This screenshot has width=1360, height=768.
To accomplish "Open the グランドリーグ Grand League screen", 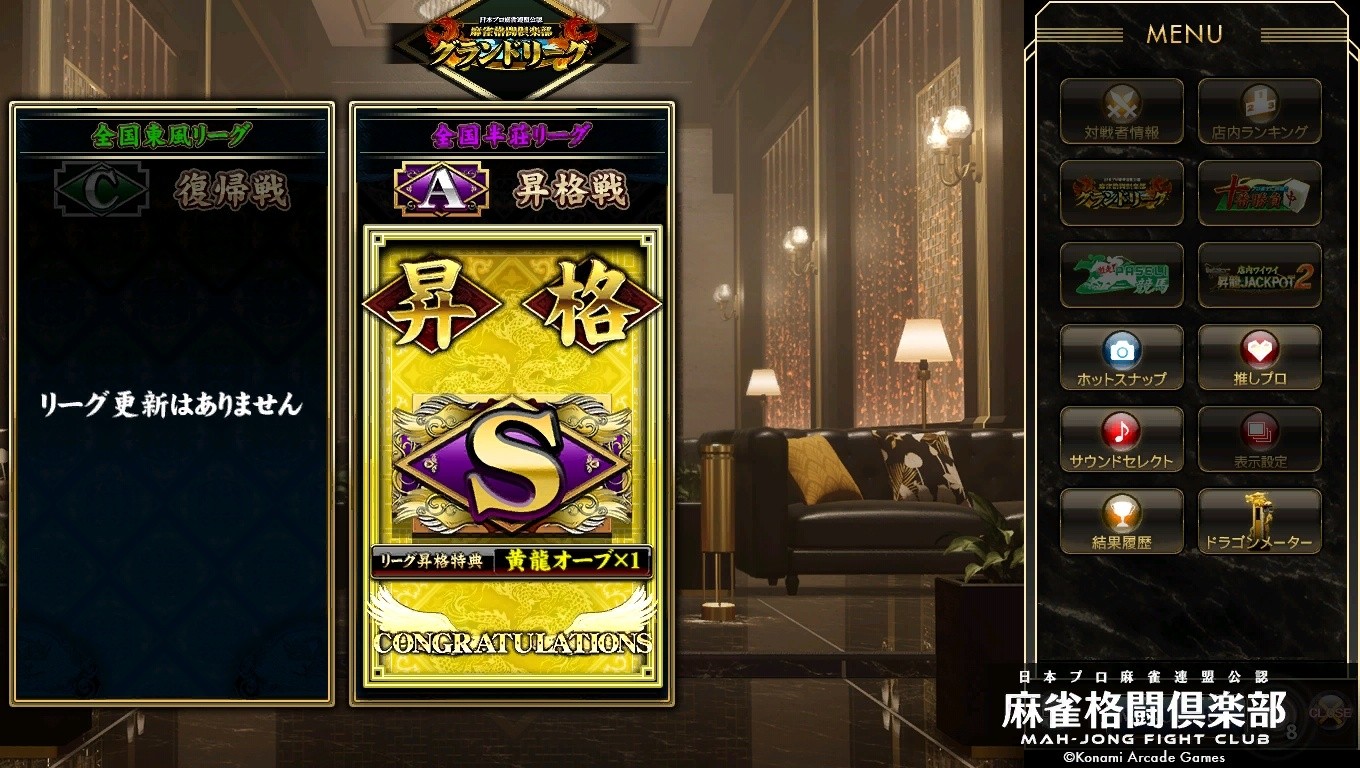I will coord(1121,193).
